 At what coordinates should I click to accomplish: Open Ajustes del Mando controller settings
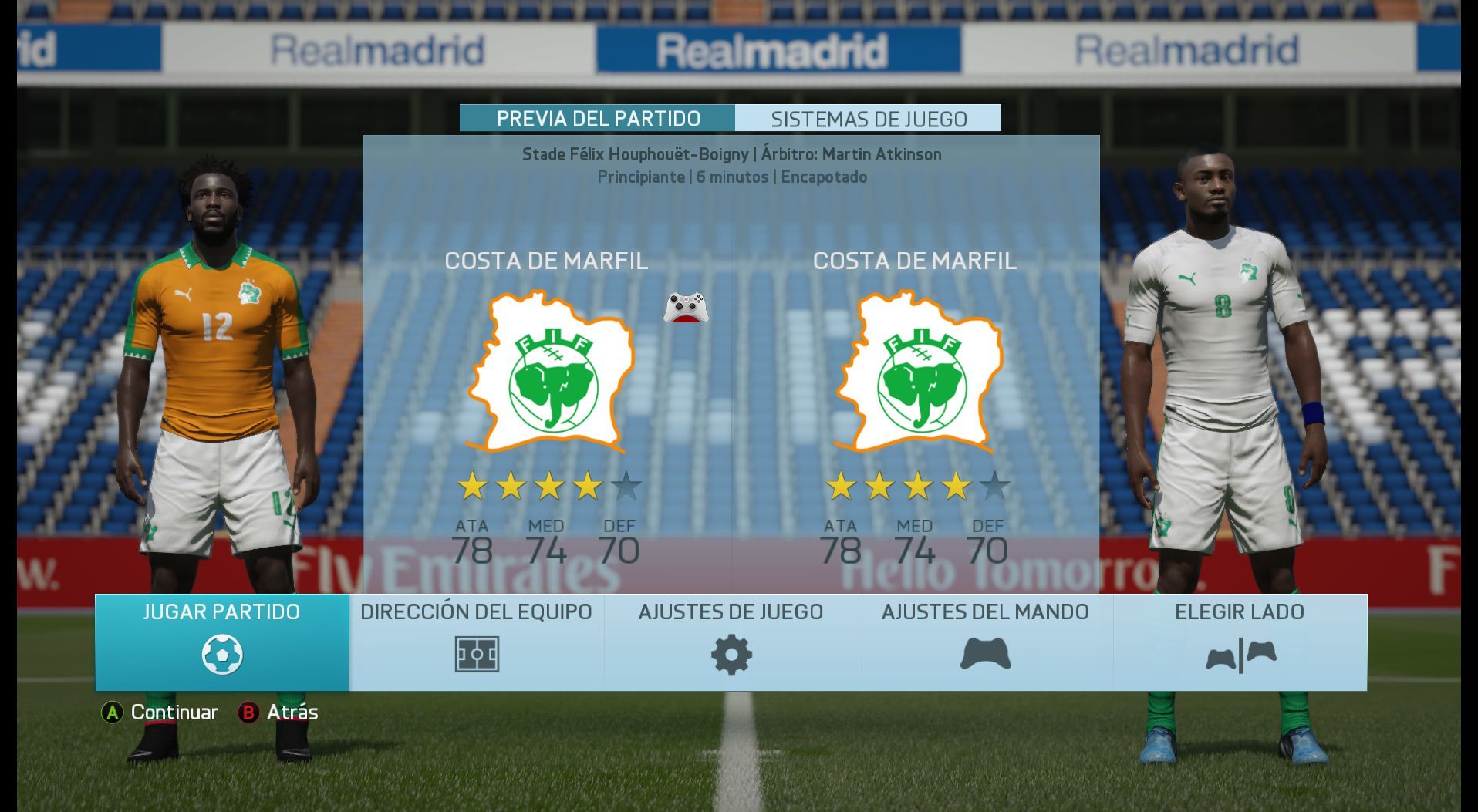(x=985, y=642)
